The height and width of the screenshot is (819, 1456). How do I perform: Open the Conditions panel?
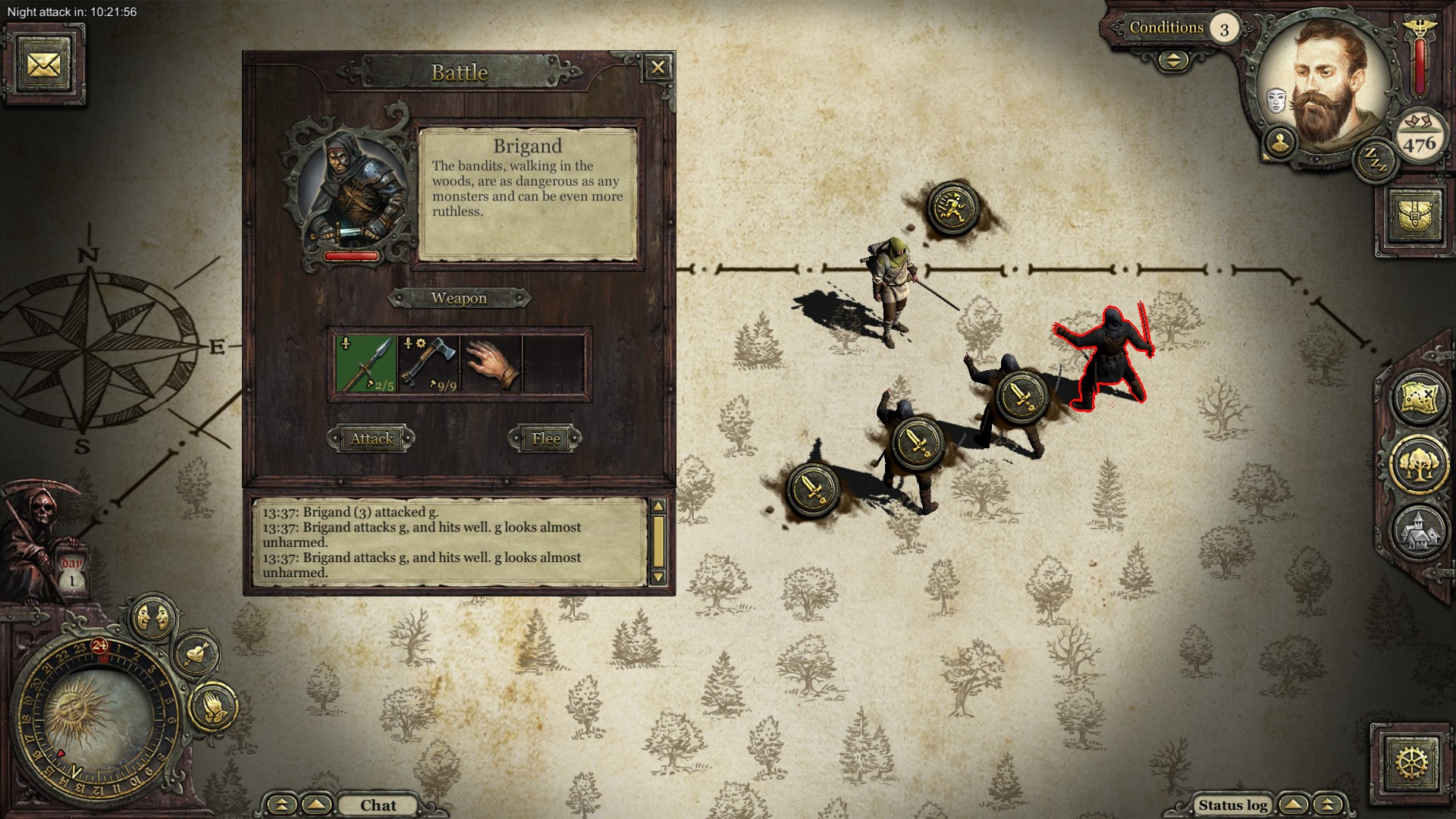point(1166,28)
